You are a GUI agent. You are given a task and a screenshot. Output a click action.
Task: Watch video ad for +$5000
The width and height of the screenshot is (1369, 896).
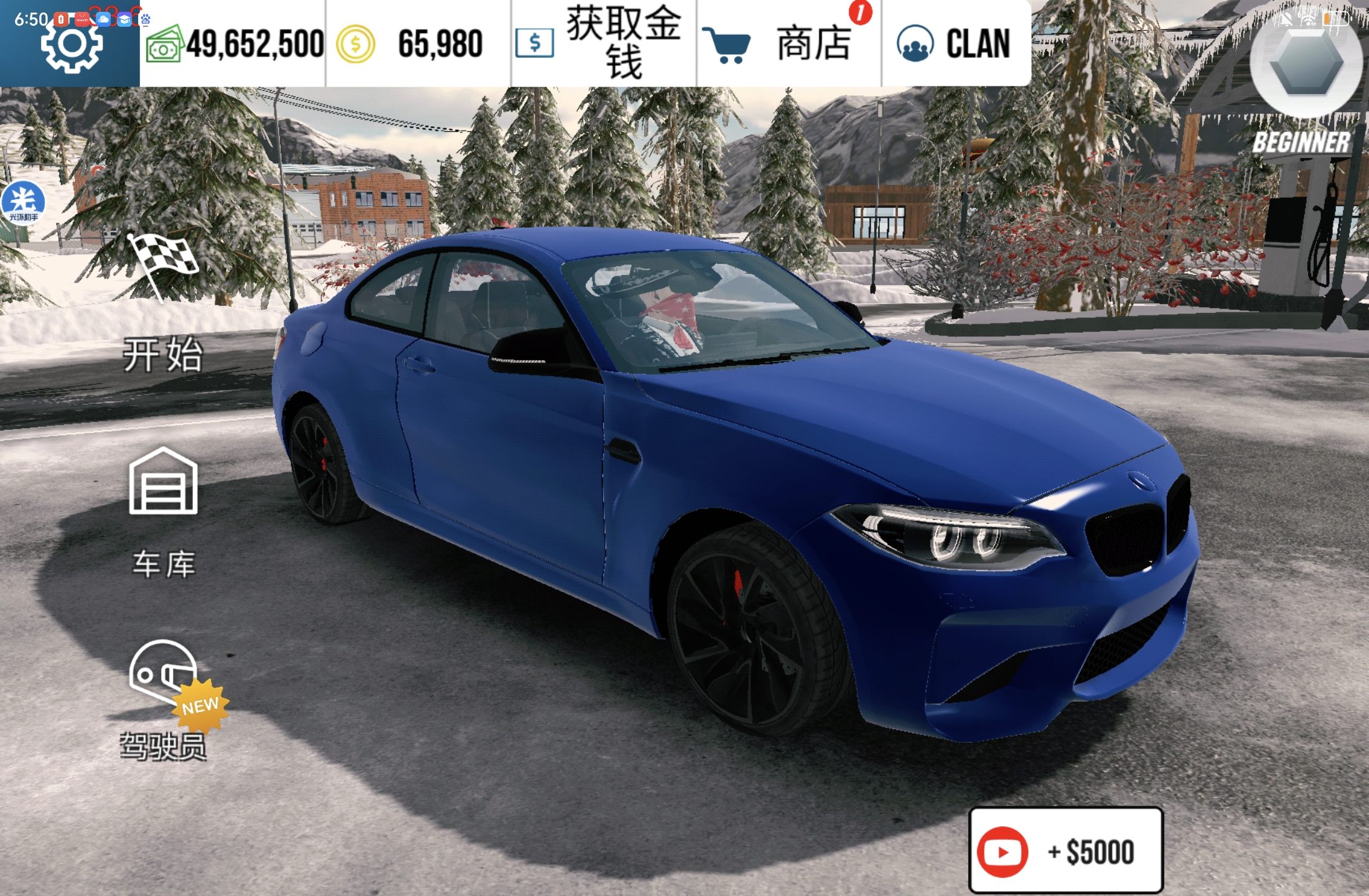click(1065, 851)
